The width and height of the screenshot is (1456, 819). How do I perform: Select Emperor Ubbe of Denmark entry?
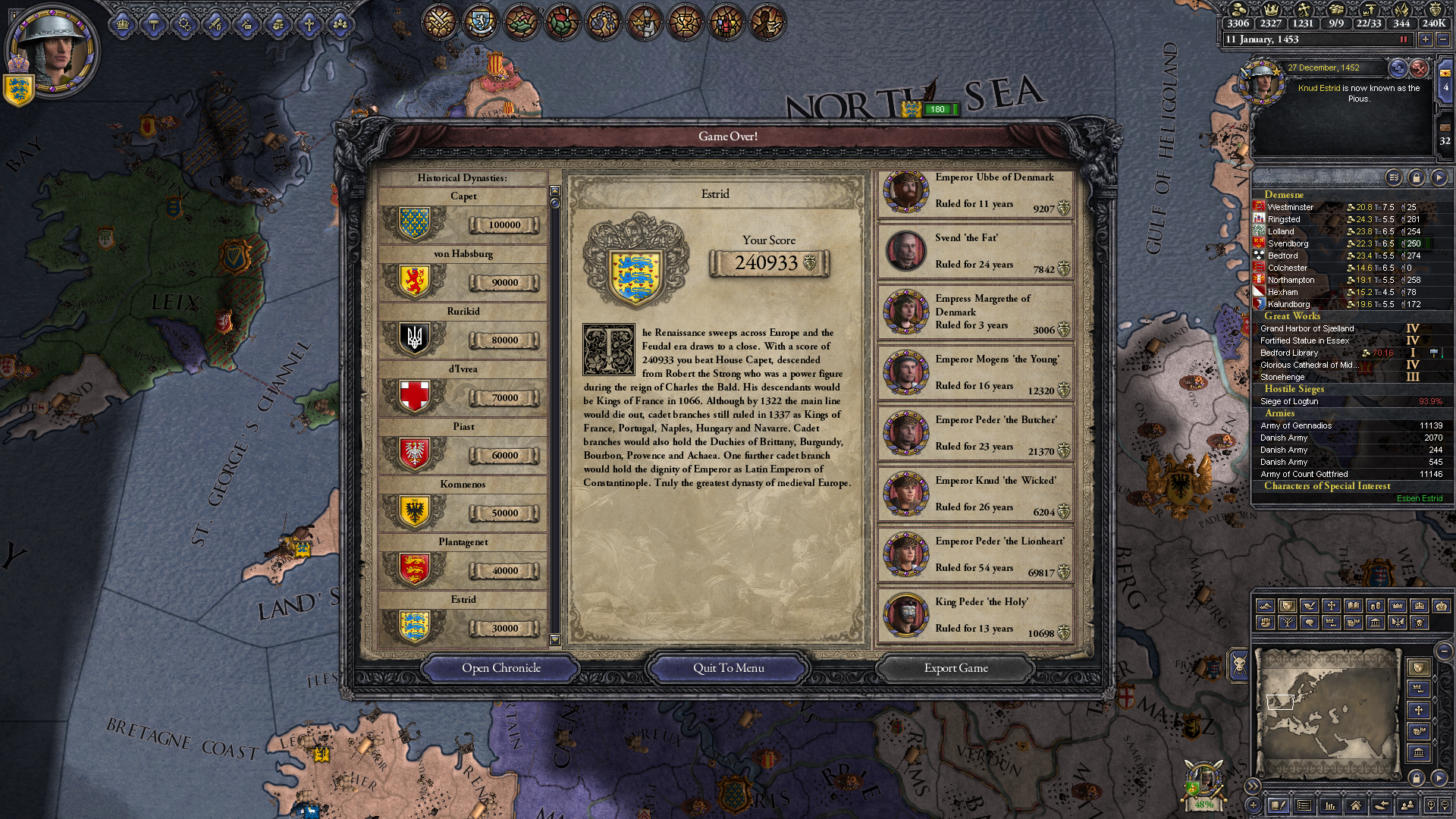pyautogui.click(x=975, y=193)
